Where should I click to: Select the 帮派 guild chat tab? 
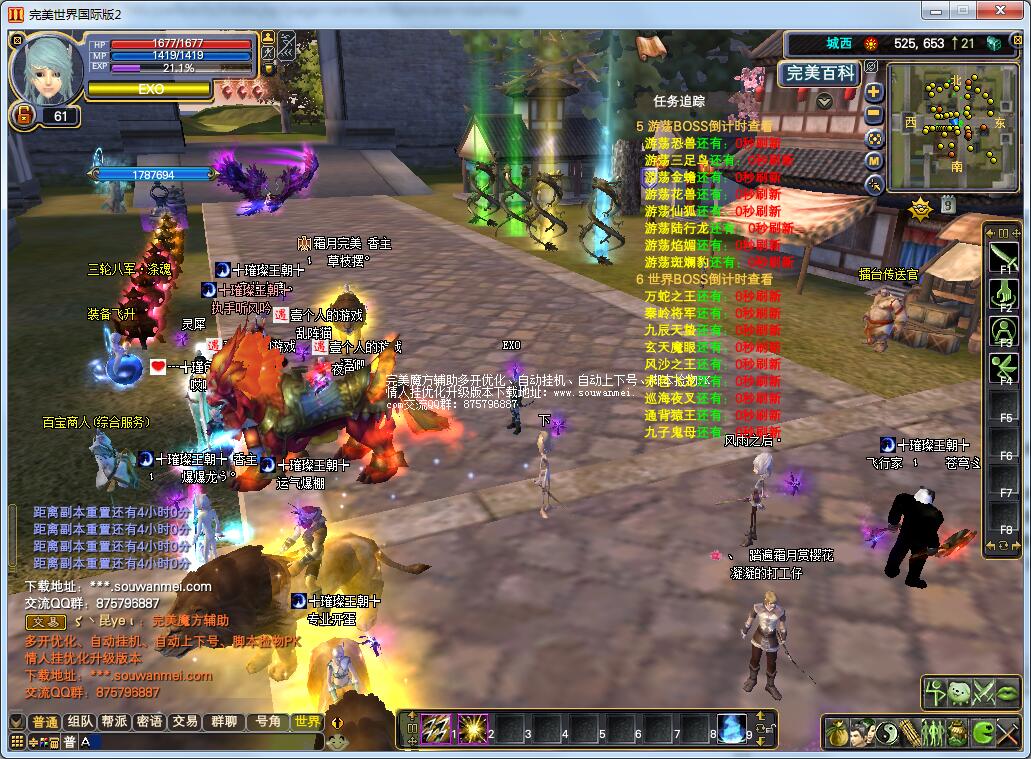click(115, 722)
